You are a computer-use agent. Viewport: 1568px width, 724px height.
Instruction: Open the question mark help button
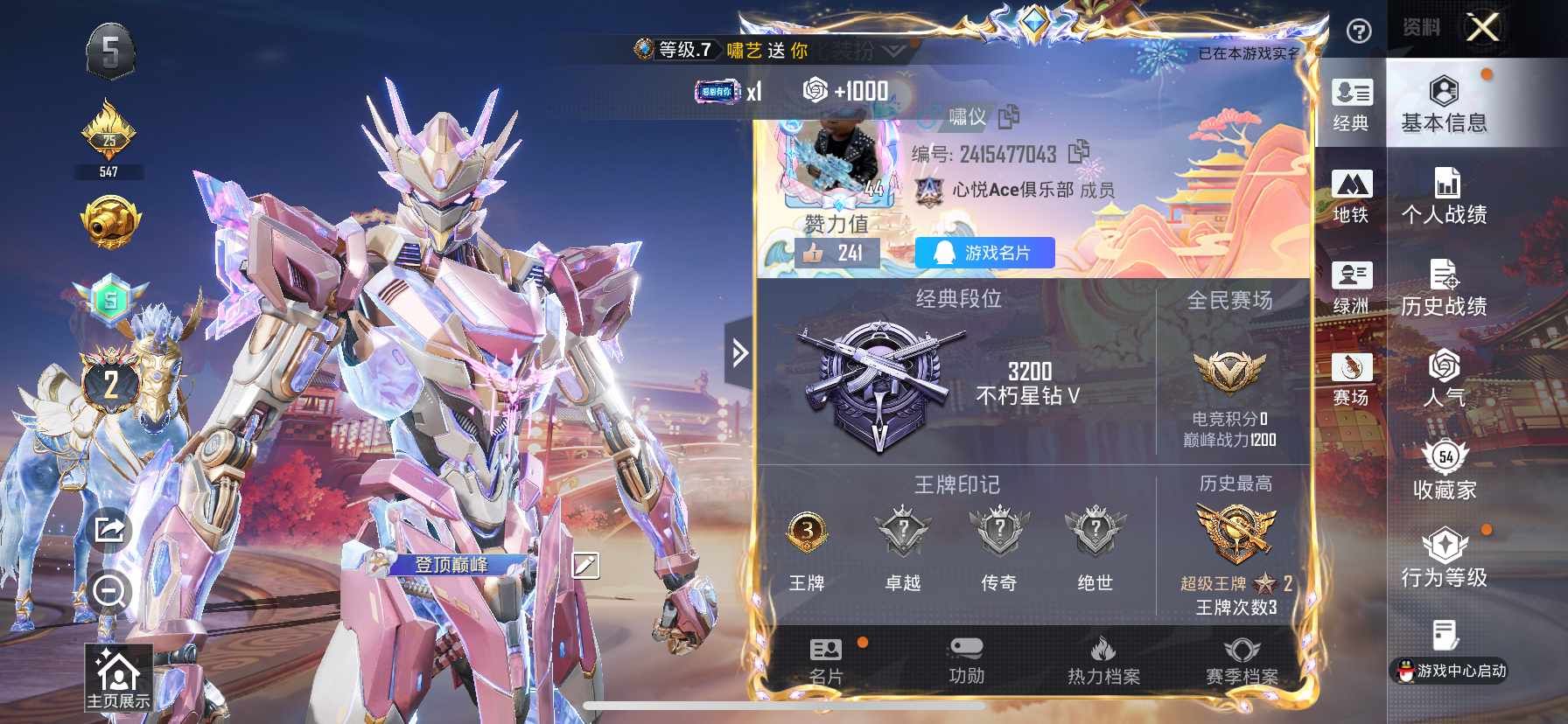pyautogui.click(x=1358, y=32)
